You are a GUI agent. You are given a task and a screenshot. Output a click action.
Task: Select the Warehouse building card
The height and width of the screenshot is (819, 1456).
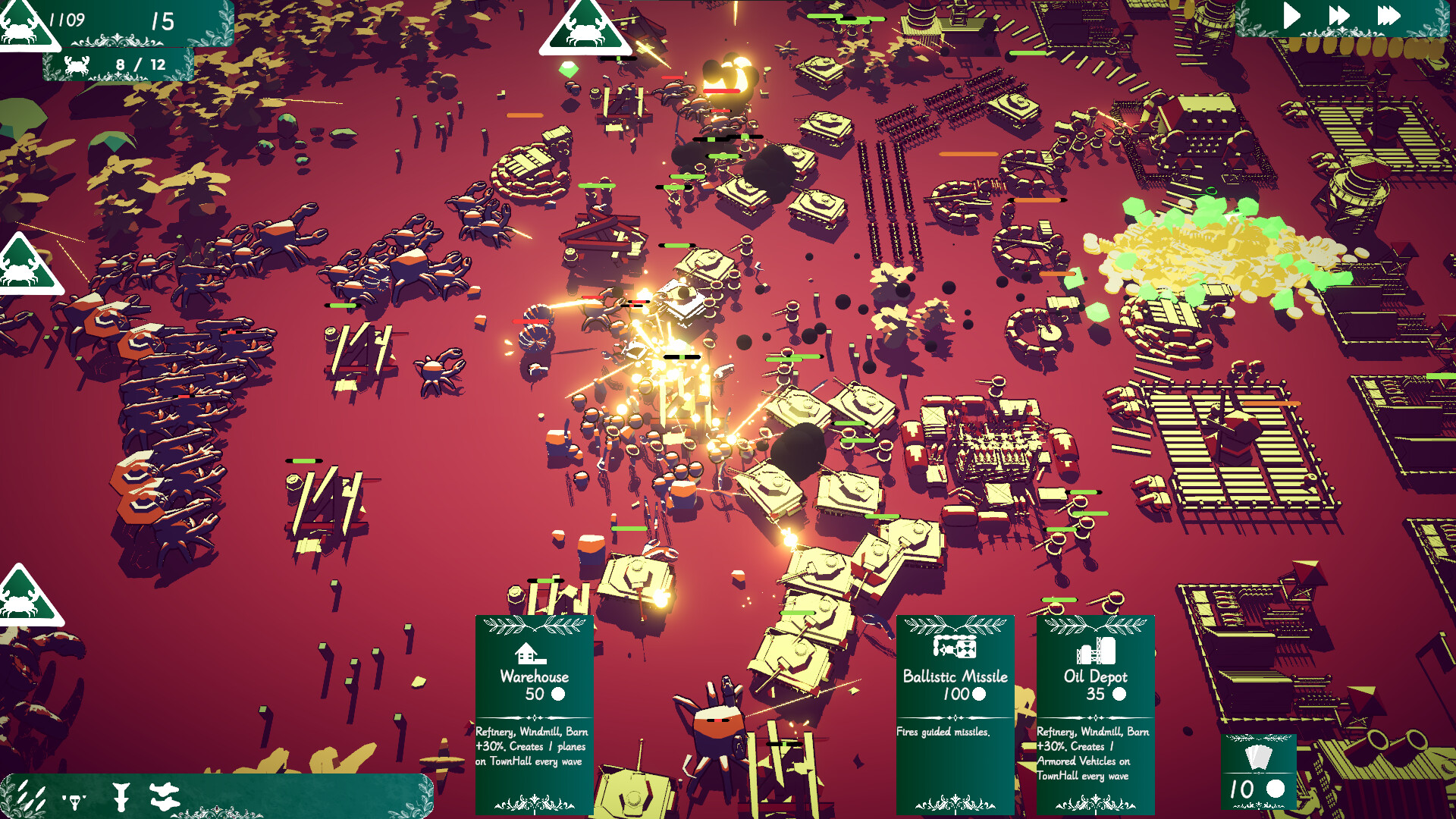534,713
